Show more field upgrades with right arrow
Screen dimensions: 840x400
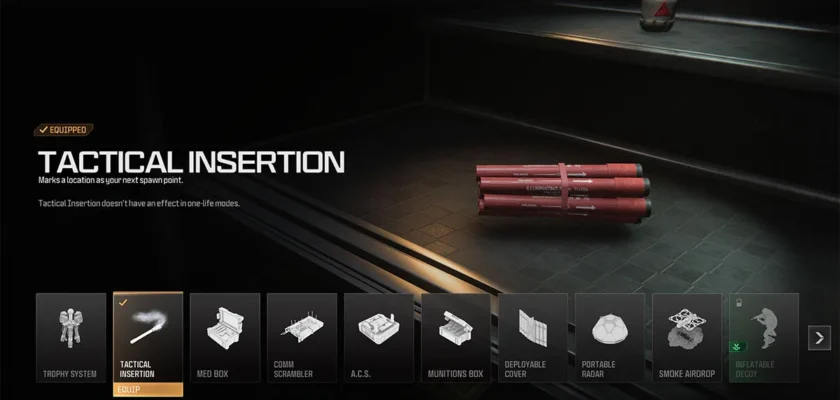(x=819, y=338)
